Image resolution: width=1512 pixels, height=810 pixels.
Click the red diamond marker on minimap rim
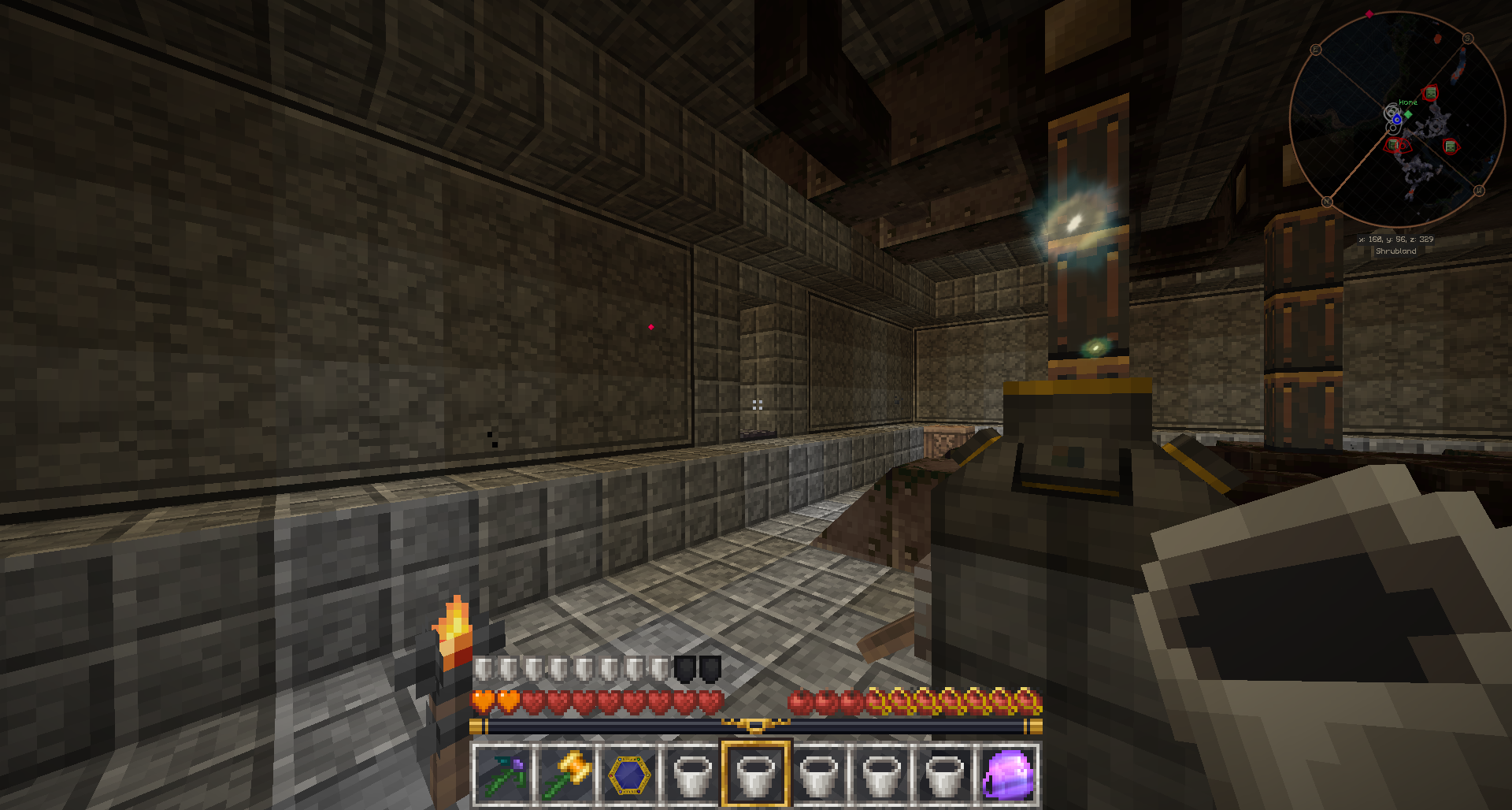pyautogui.click(x=1369, y=14)
